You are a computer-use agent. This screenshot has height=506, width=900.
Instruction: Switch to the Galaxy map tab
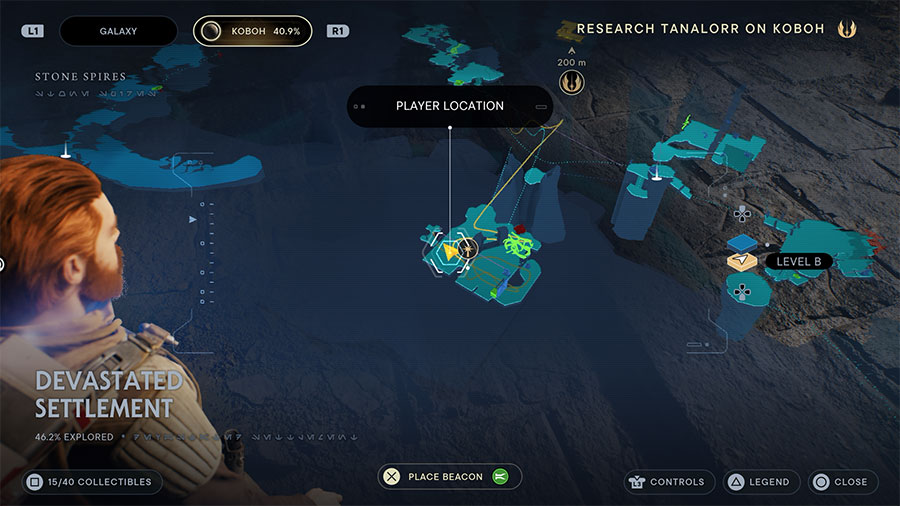118,31
